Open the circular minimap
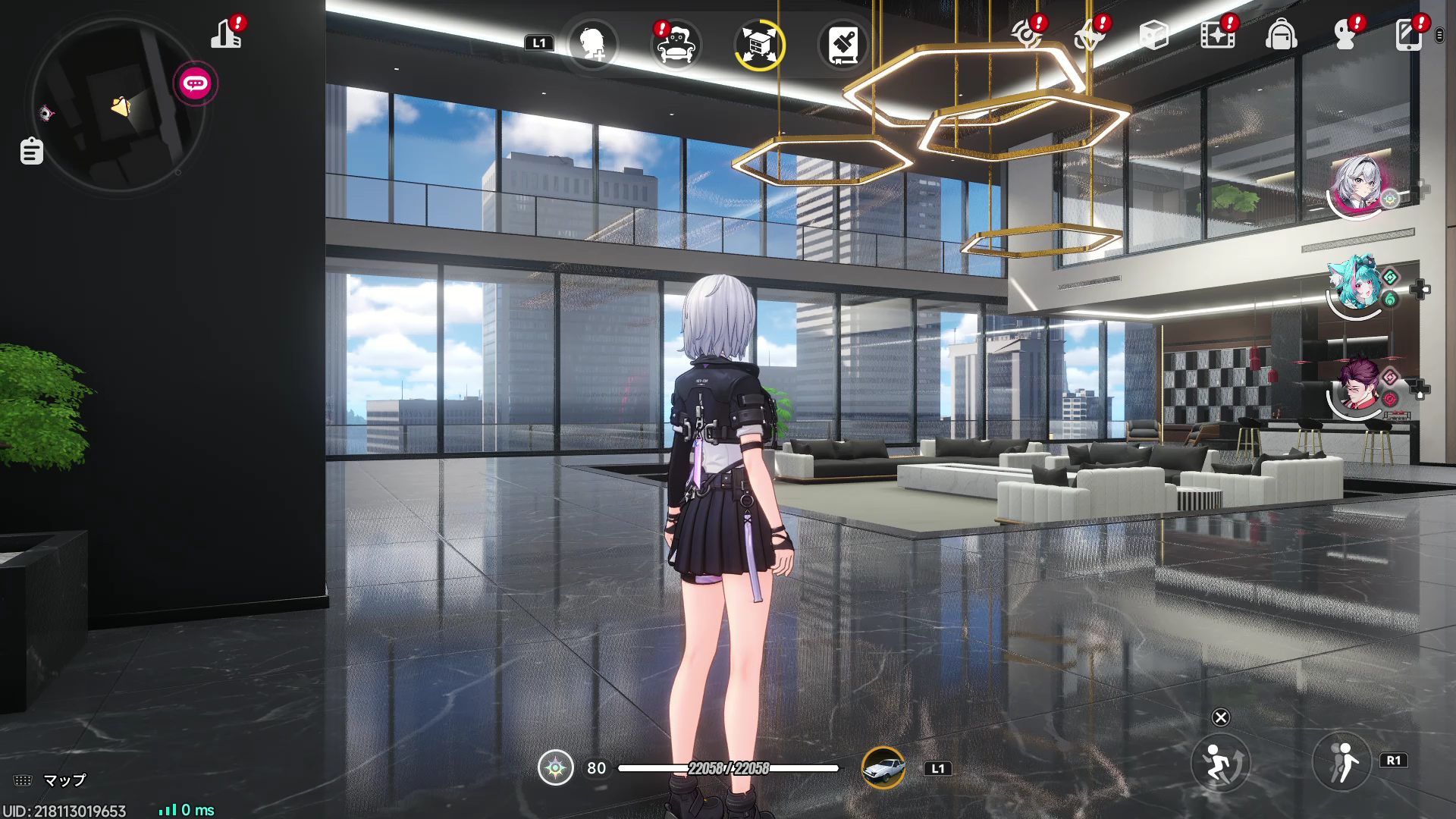Viewport: 1456px width, 819px height. coord(118,106)
